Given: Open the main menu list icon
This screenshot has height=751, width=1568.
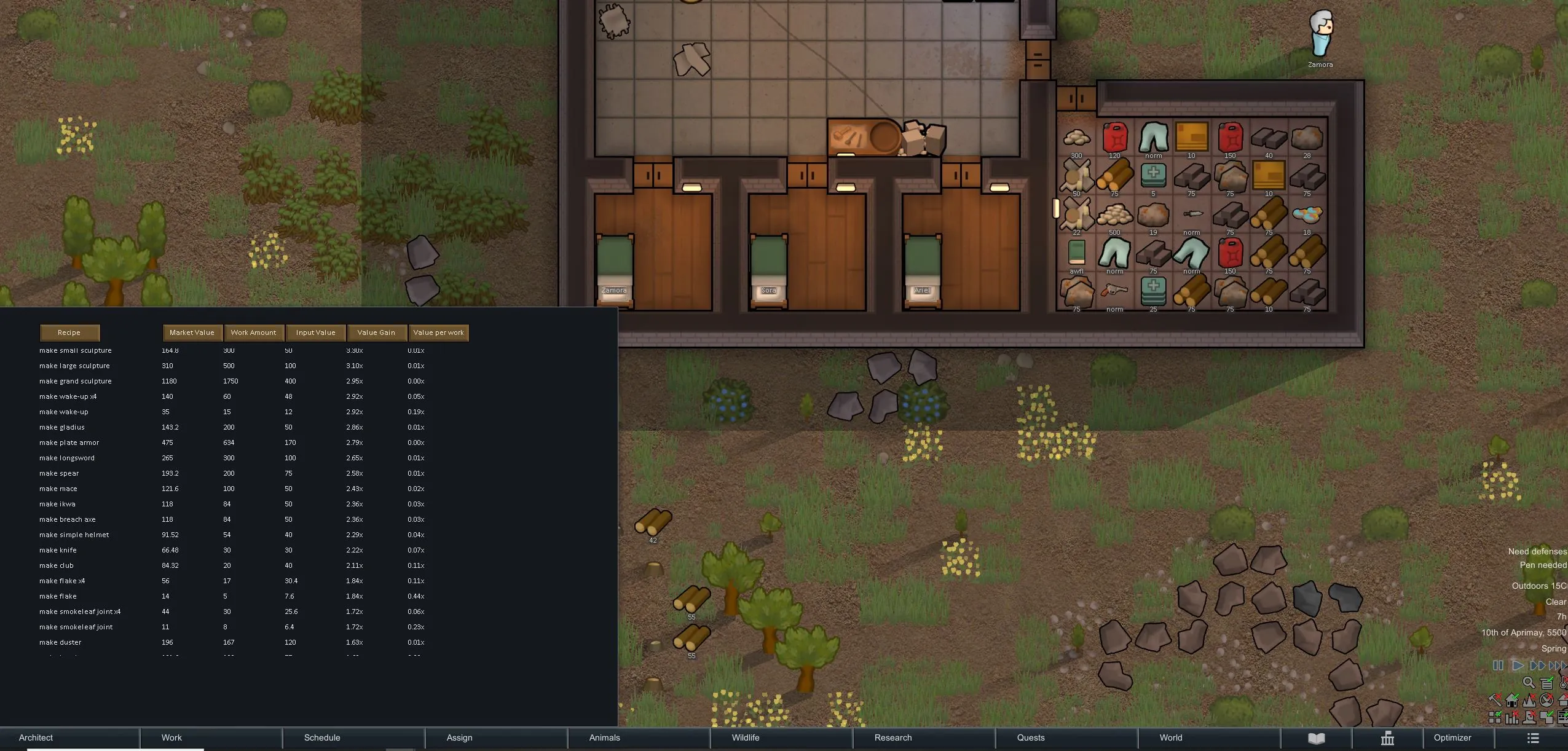Looking at the screenshot, I should tap(1533, 738).
